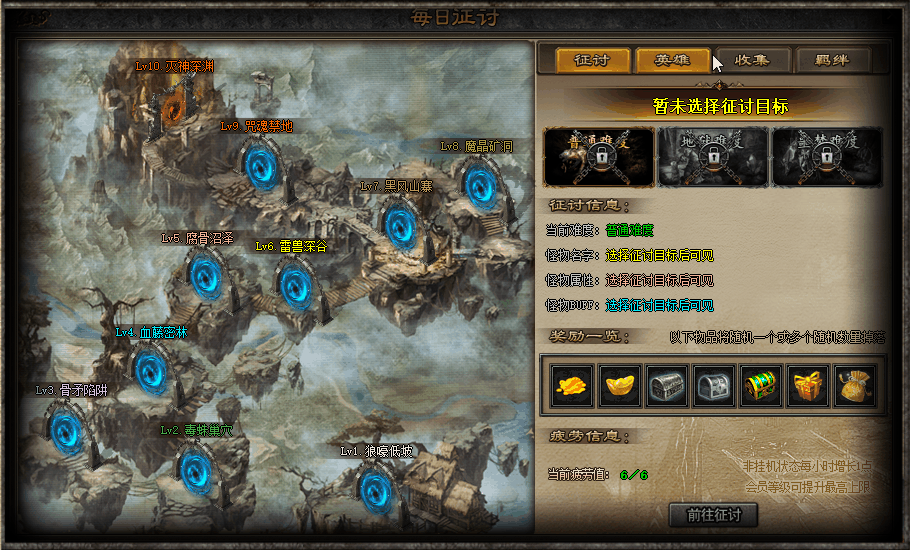The width and height of the screenshot is (910, 550).
Task: Select the 普通难度 difficulty tile
Action: (598, 157)
